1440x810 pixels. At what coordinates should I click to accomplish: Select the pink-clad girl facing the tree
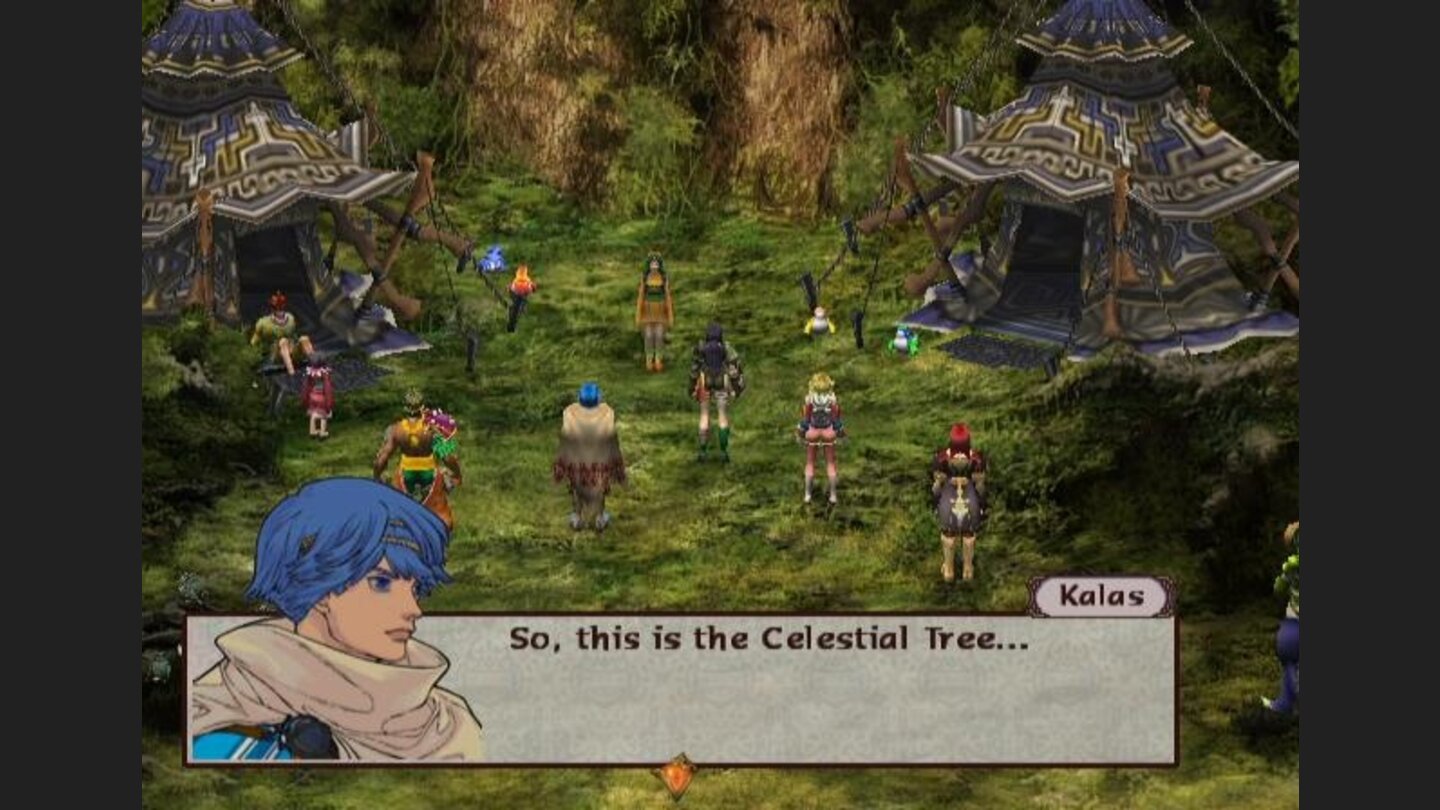pyautogui.click(x=823, y=430)
